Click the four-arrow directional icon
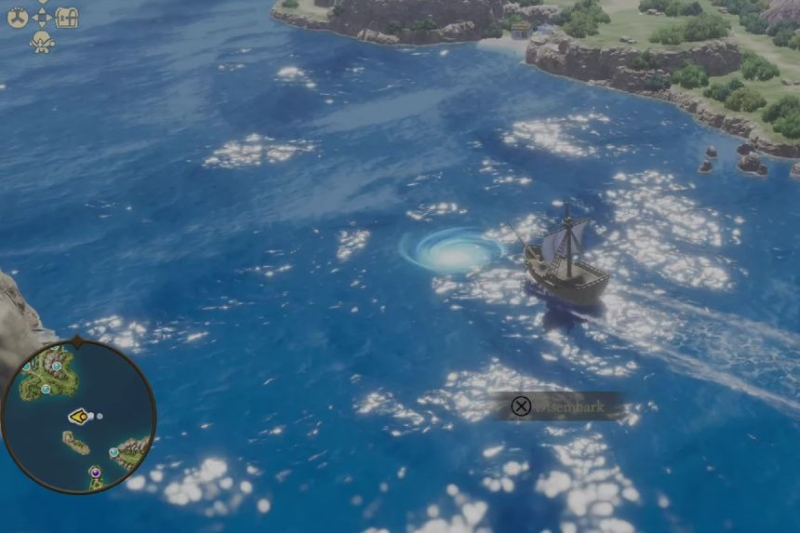This screenshot has height=533, width=800. tap(42, 17)
